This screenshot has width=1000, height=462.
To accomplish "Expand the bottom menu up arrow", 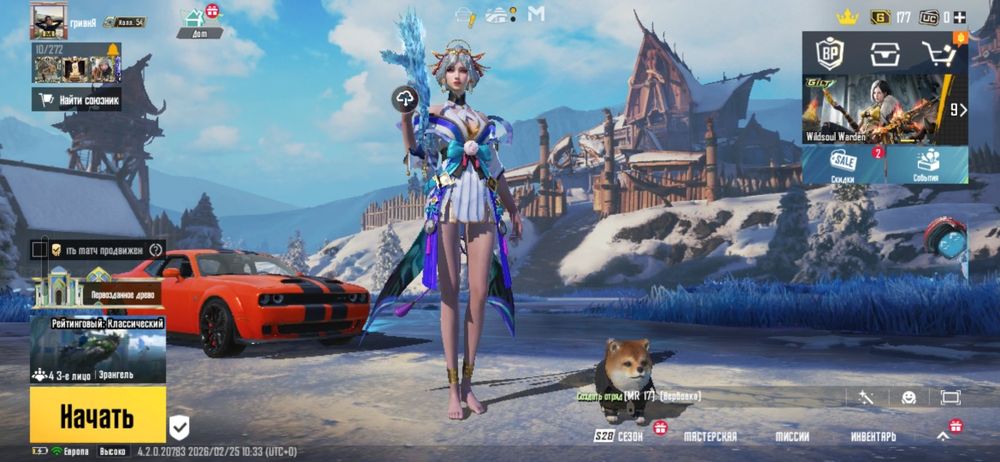I will [943, 436].
